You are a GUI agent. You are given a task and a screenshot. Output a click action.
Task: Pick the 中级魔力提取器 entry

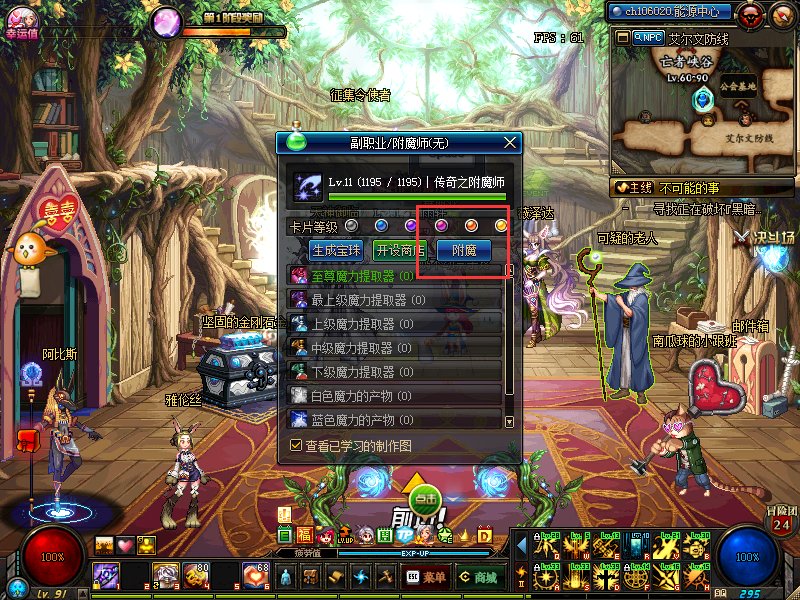tap(395, 347)
